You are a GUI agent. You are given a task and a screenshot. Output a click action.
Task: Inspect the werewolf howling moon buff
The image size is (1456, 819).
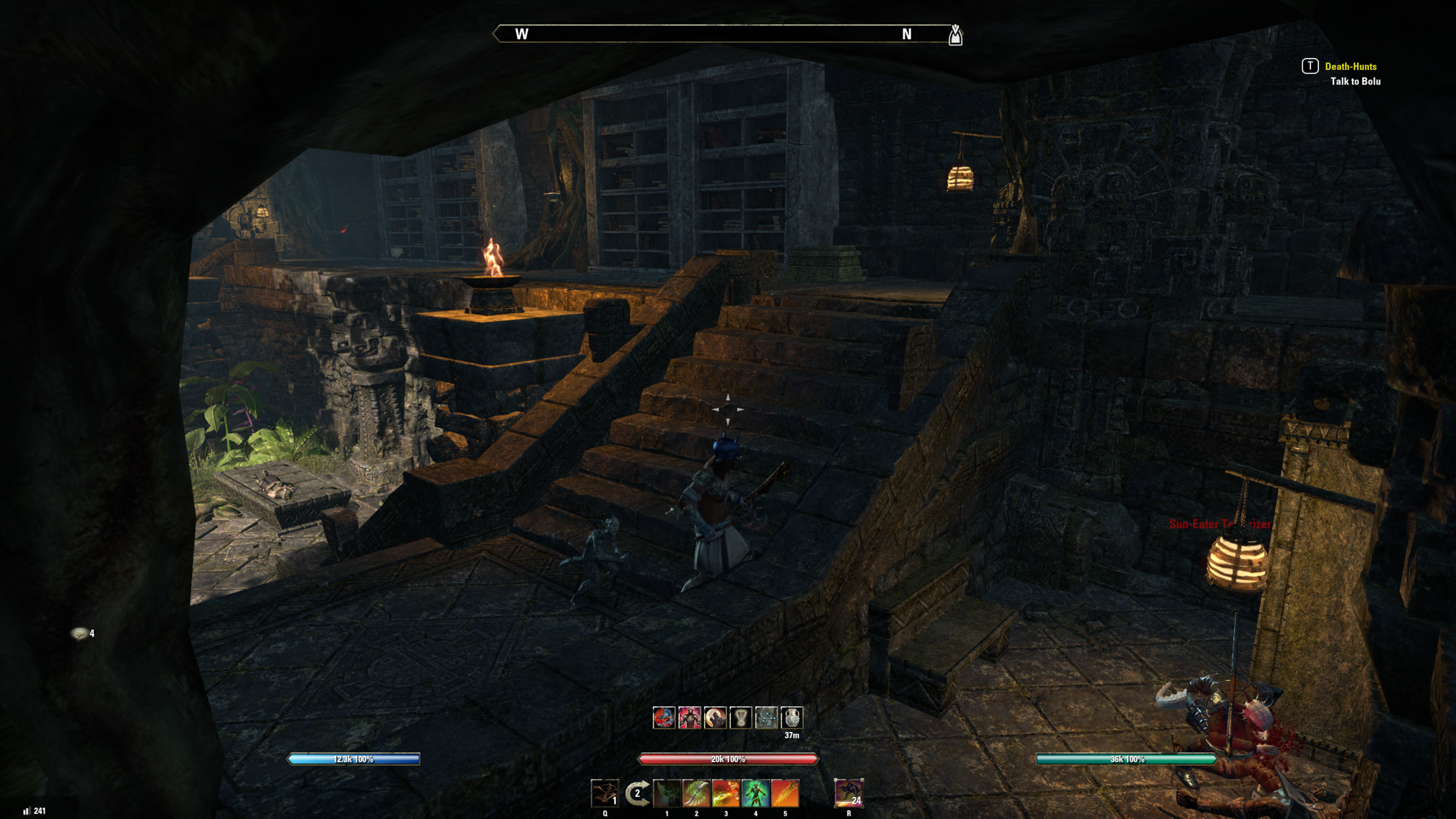[x=715, y=717]
